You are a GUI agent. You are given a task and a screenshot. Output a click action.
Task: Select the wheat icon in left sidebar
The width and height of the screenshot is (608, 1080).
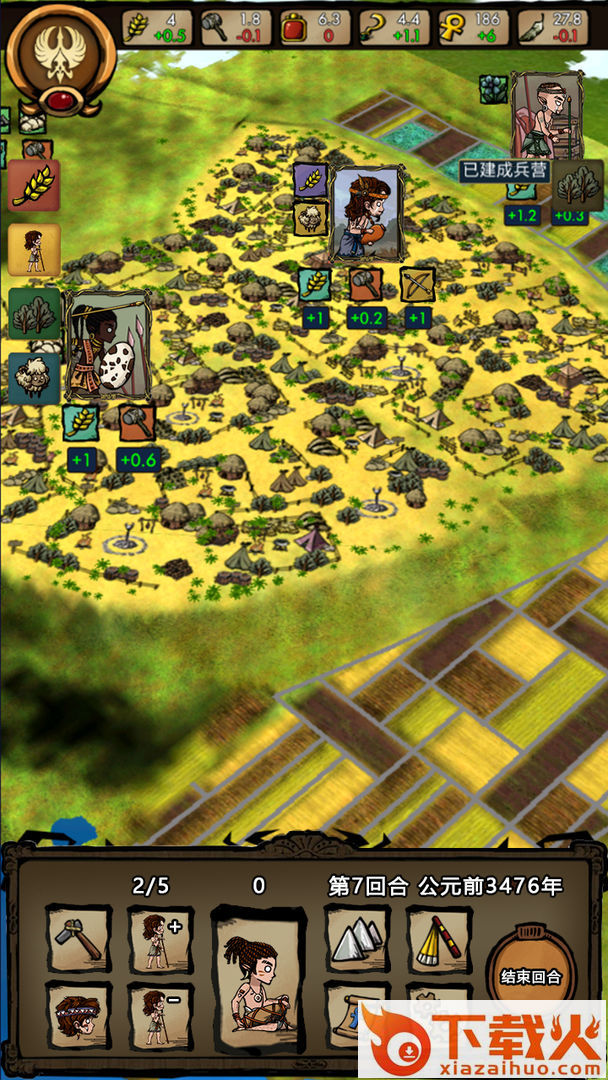tap(34, 185)
